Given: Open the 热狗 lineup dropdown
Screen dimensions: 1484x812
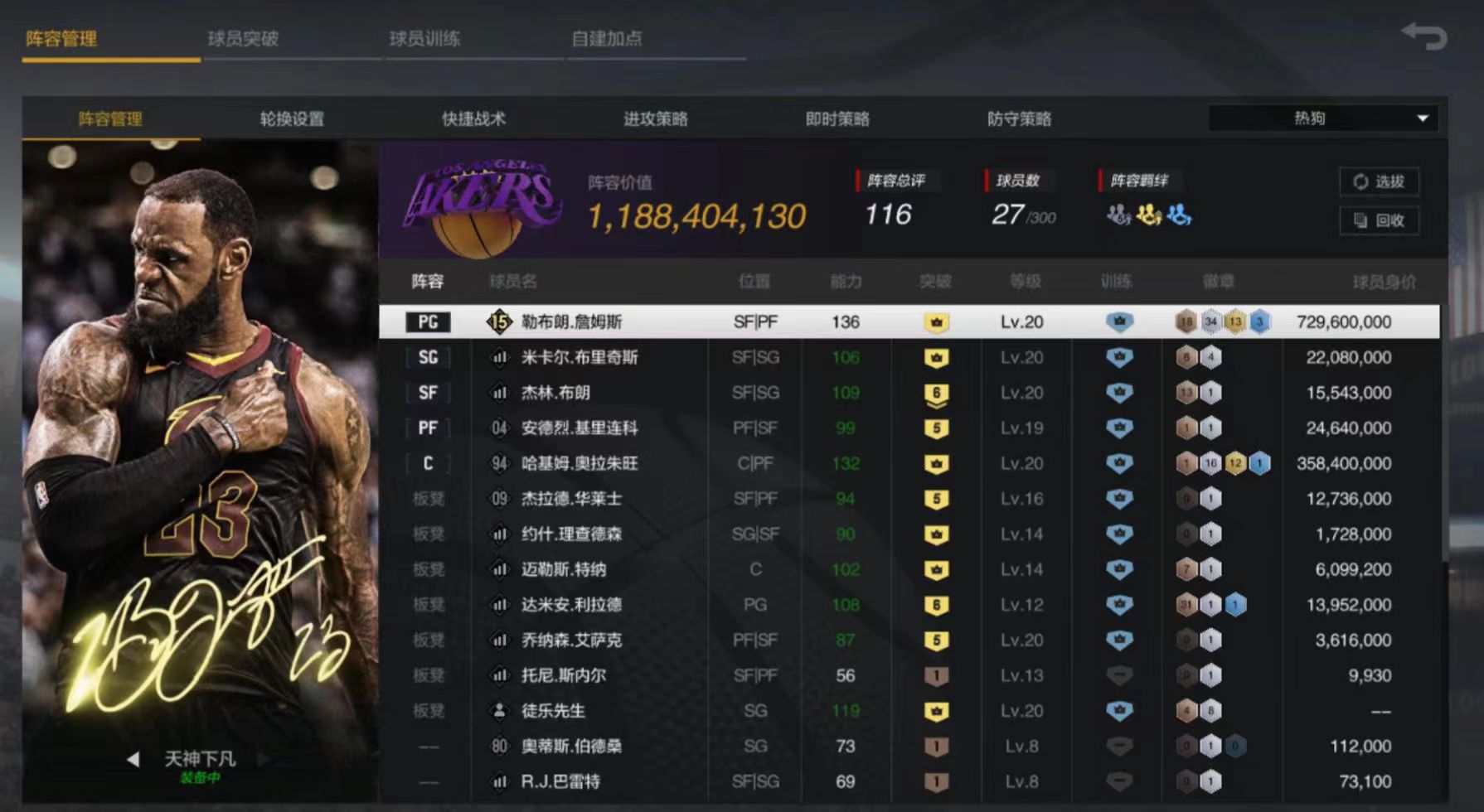Looking at the screenshot, I should tap(1322, 118).
